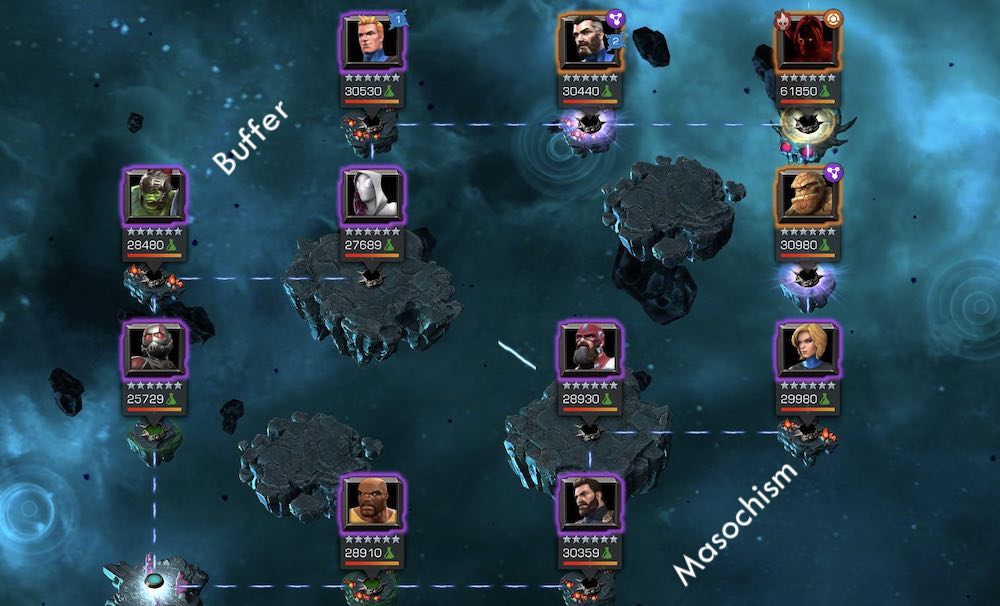Select the 30530 rated blond champion node

tap(372, 42)
